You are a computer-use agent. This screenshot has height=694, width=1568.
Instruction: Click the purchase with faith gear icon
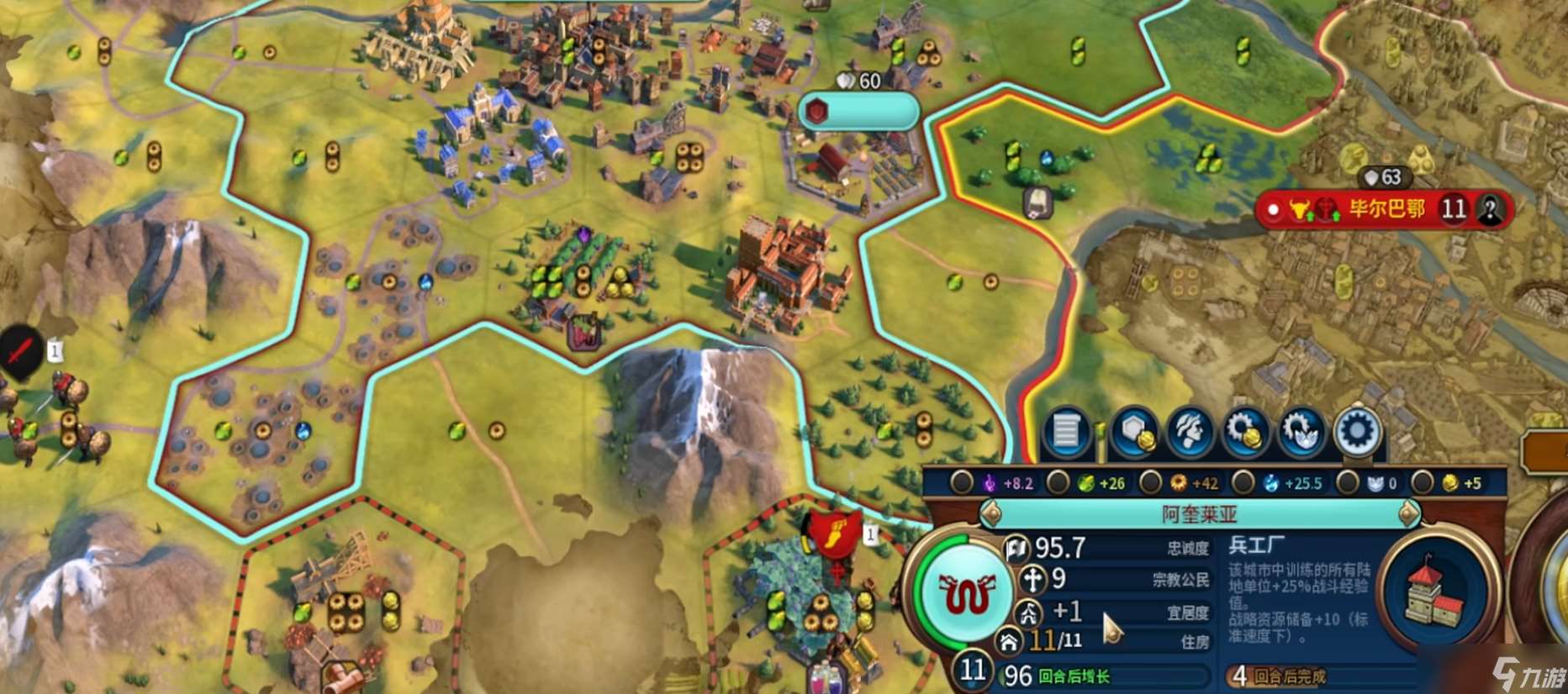1301,432
